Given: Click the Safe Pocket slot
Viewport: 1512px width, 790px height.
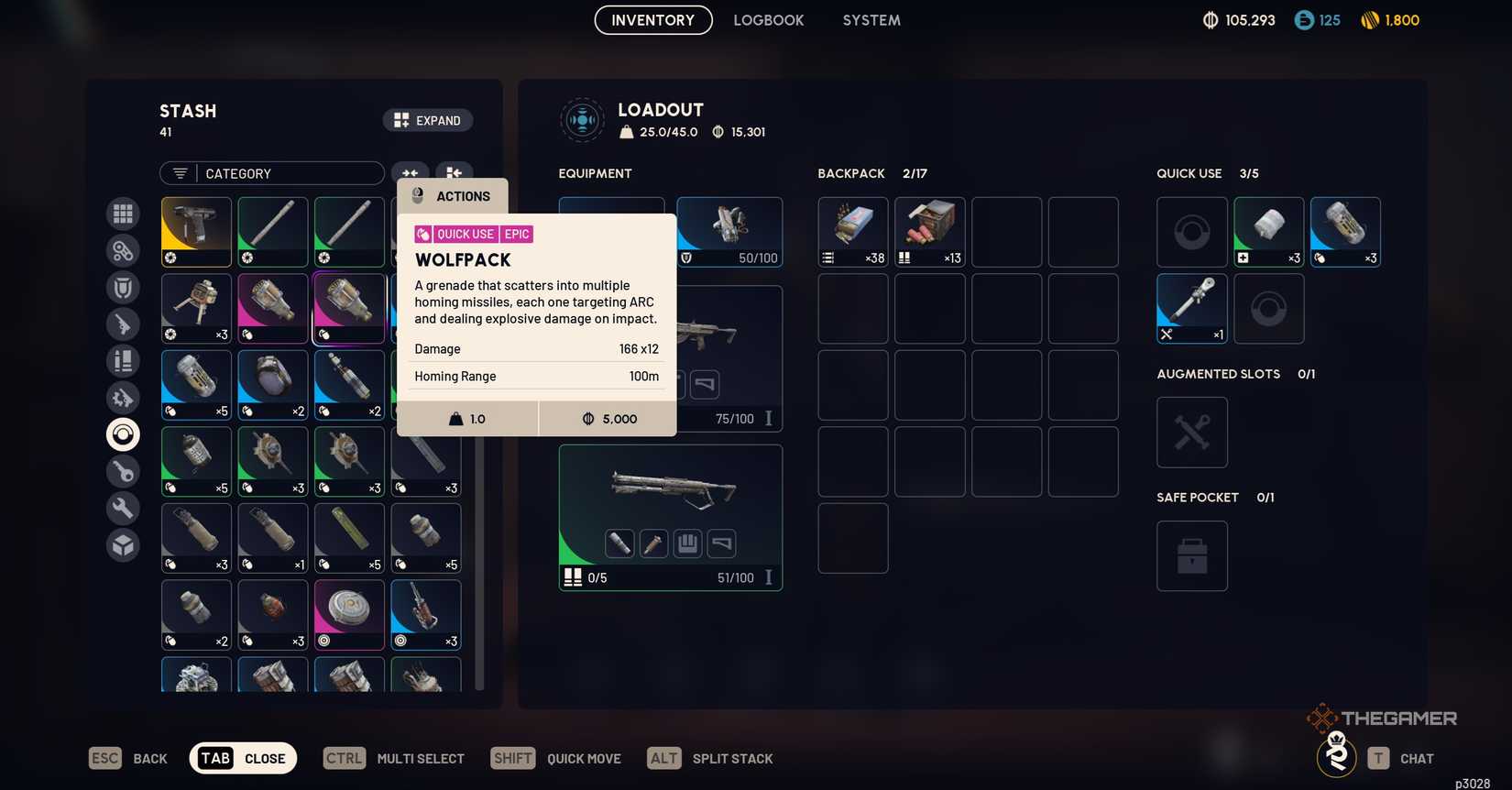Looking at the screenshot, I should [1191, 555].
